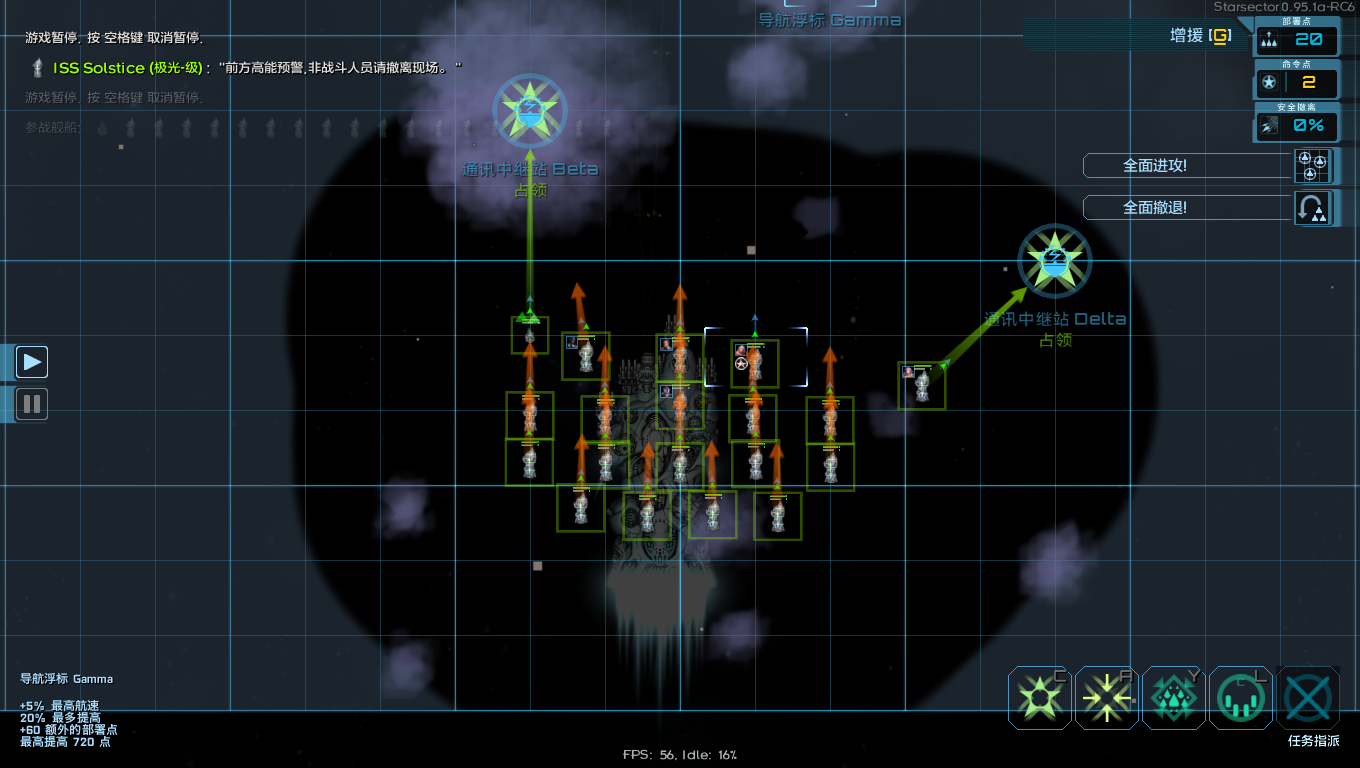The height and width of the screenshot is (768, 1360).
Task: Resume the battle with the play button
Action: coord(31,361)
